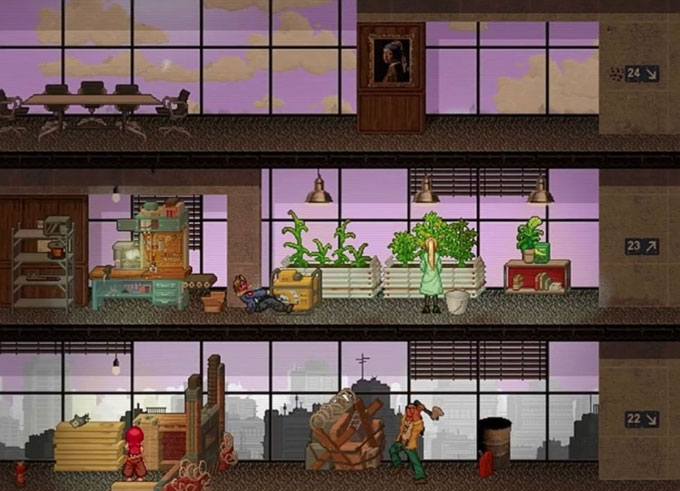Click the floor 24 arrow marker
680x491 pixels.
tap(641, 73)
